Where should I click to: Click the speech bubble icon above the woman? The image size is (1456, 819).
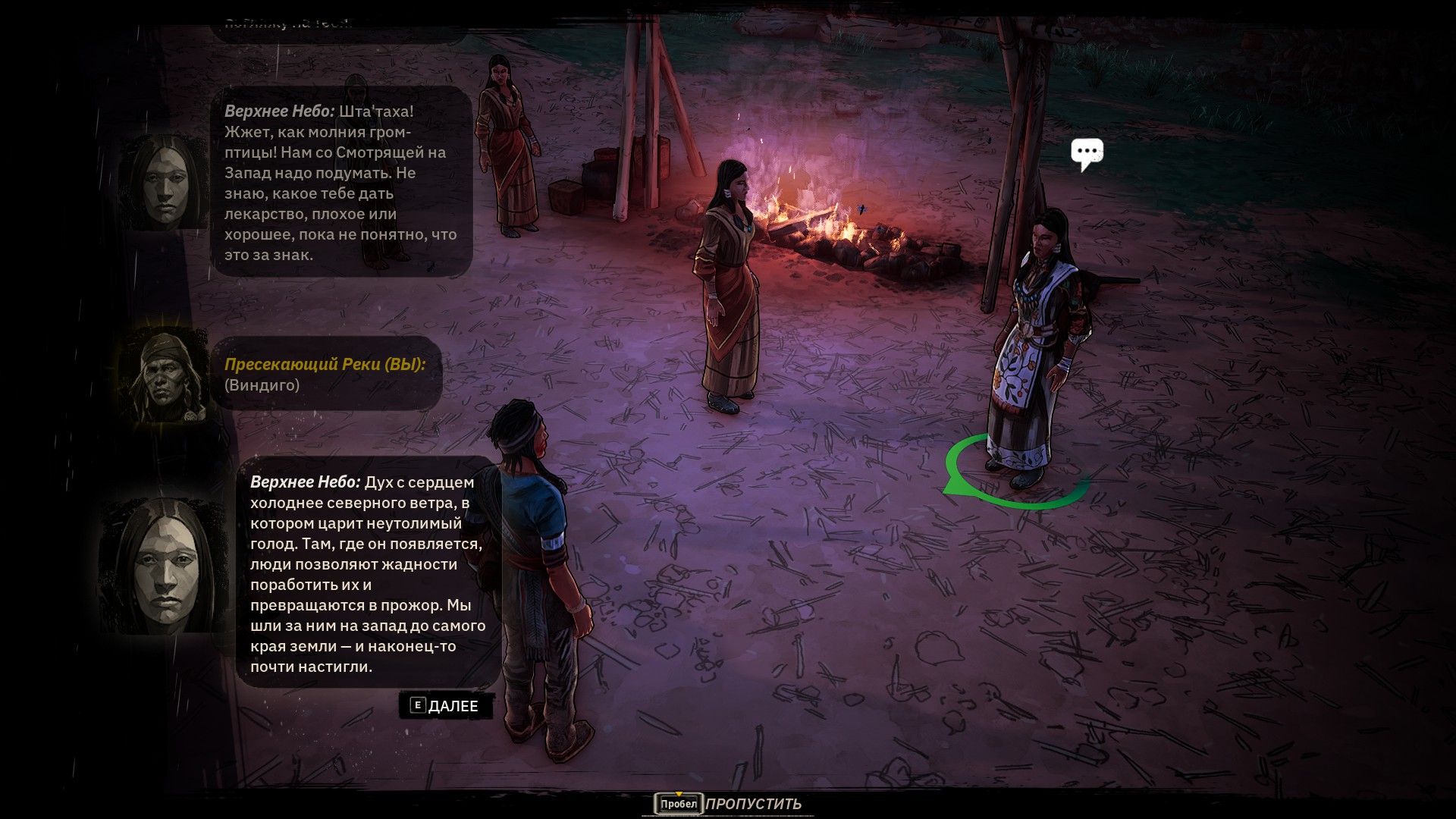tap(1086, 154)
